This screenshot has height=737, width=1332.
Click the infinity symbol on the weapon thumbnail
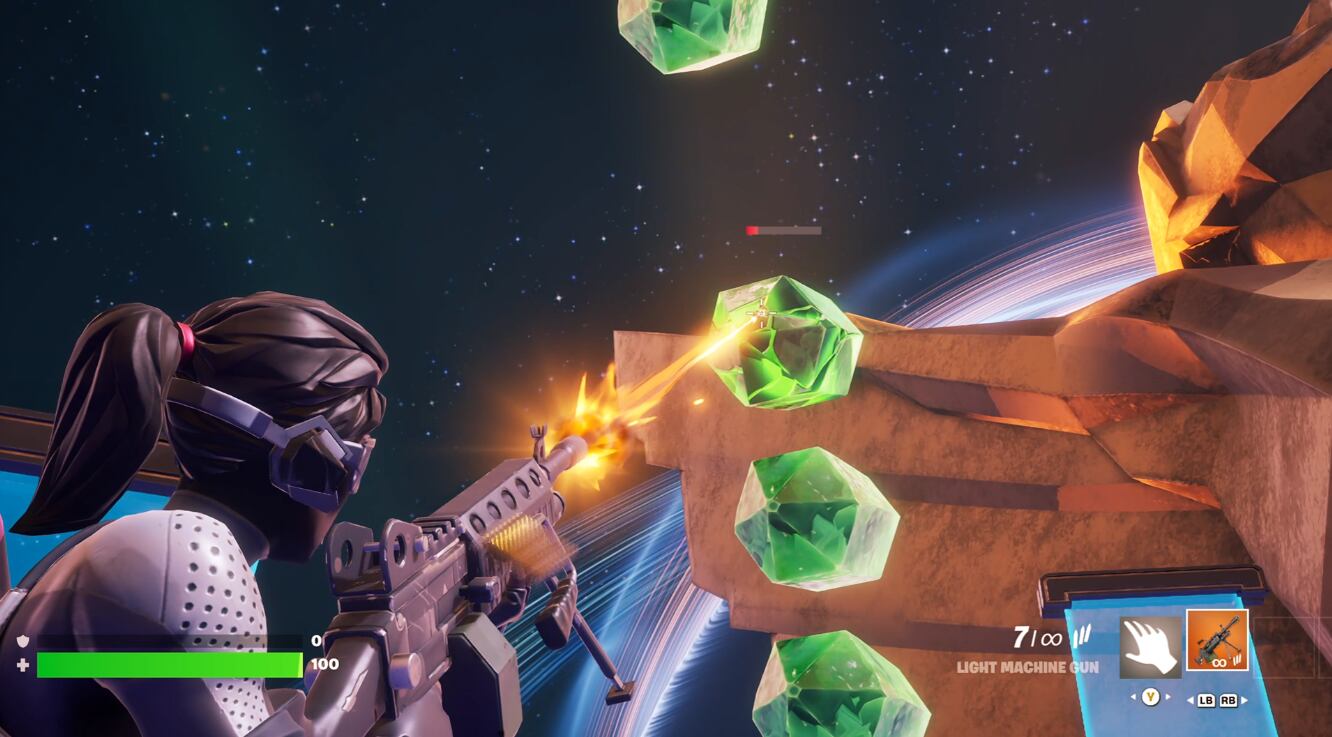1219,662
